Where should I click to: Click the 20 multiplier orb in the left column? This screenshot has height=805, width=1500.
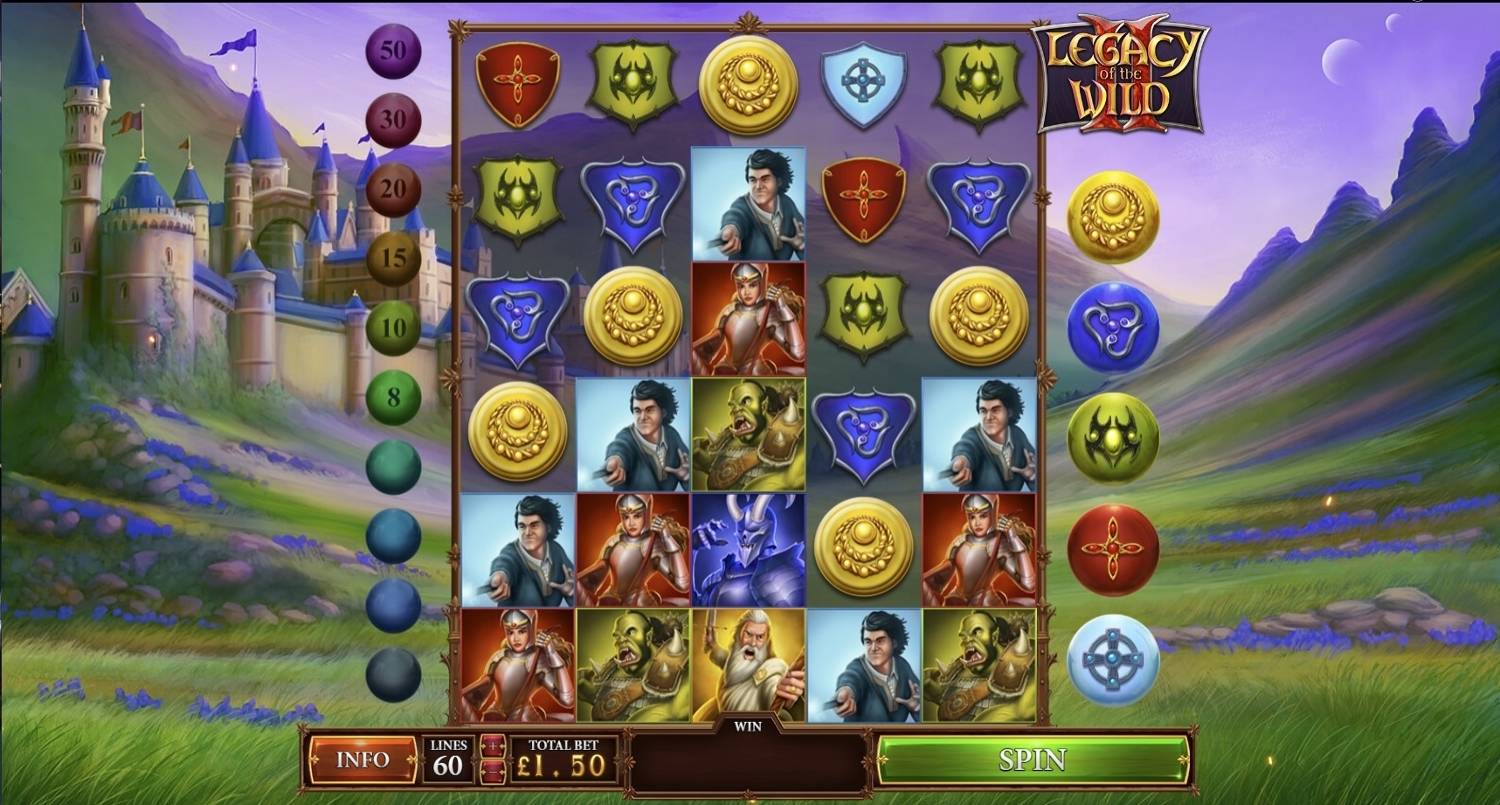pyautogui.click(x=392, y=187)
